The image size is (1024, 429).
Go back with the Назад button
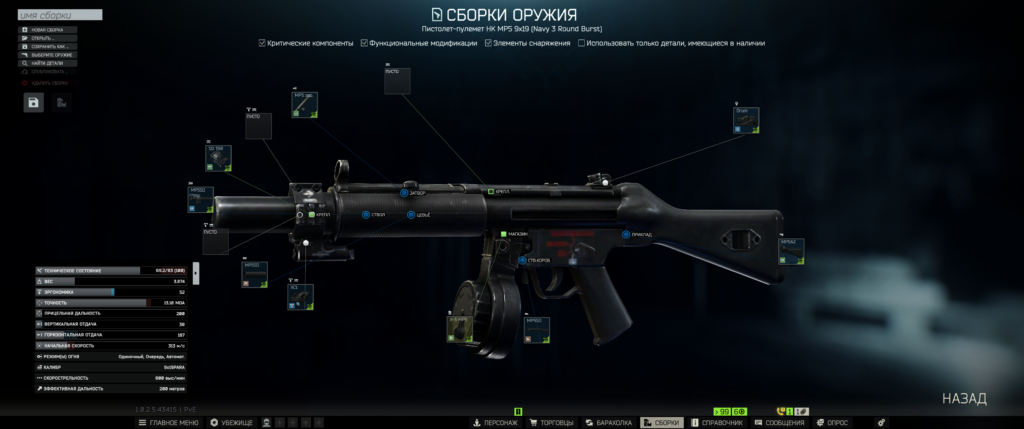pos(964,398)
